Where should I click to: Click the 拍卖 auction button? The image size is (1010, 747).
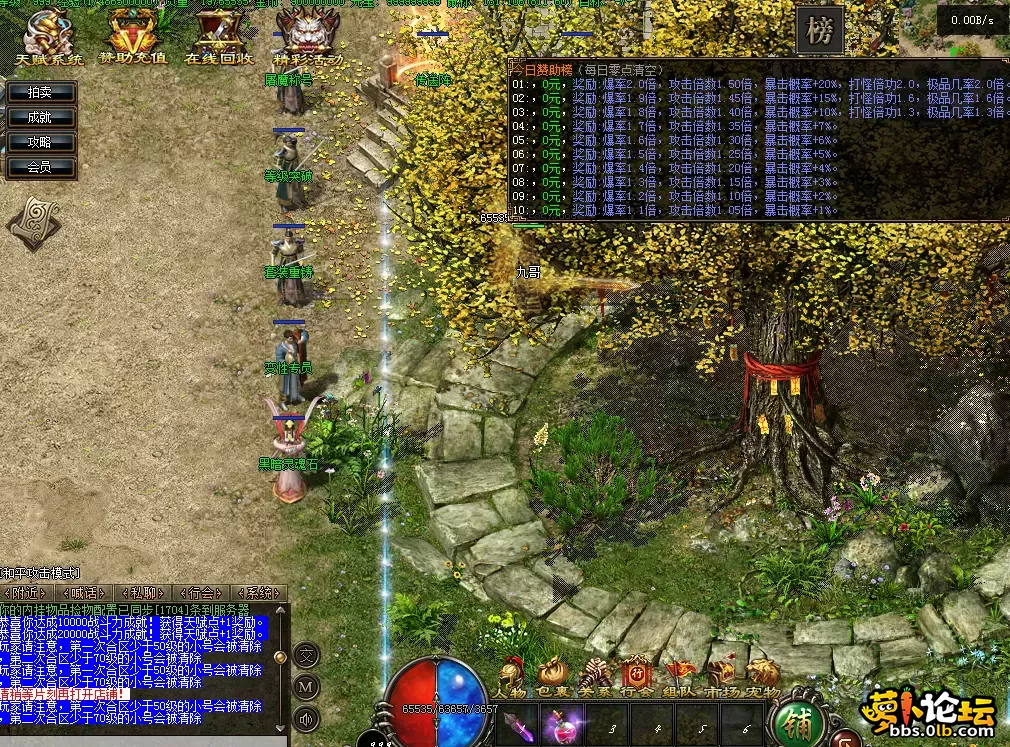pos(40,92)
